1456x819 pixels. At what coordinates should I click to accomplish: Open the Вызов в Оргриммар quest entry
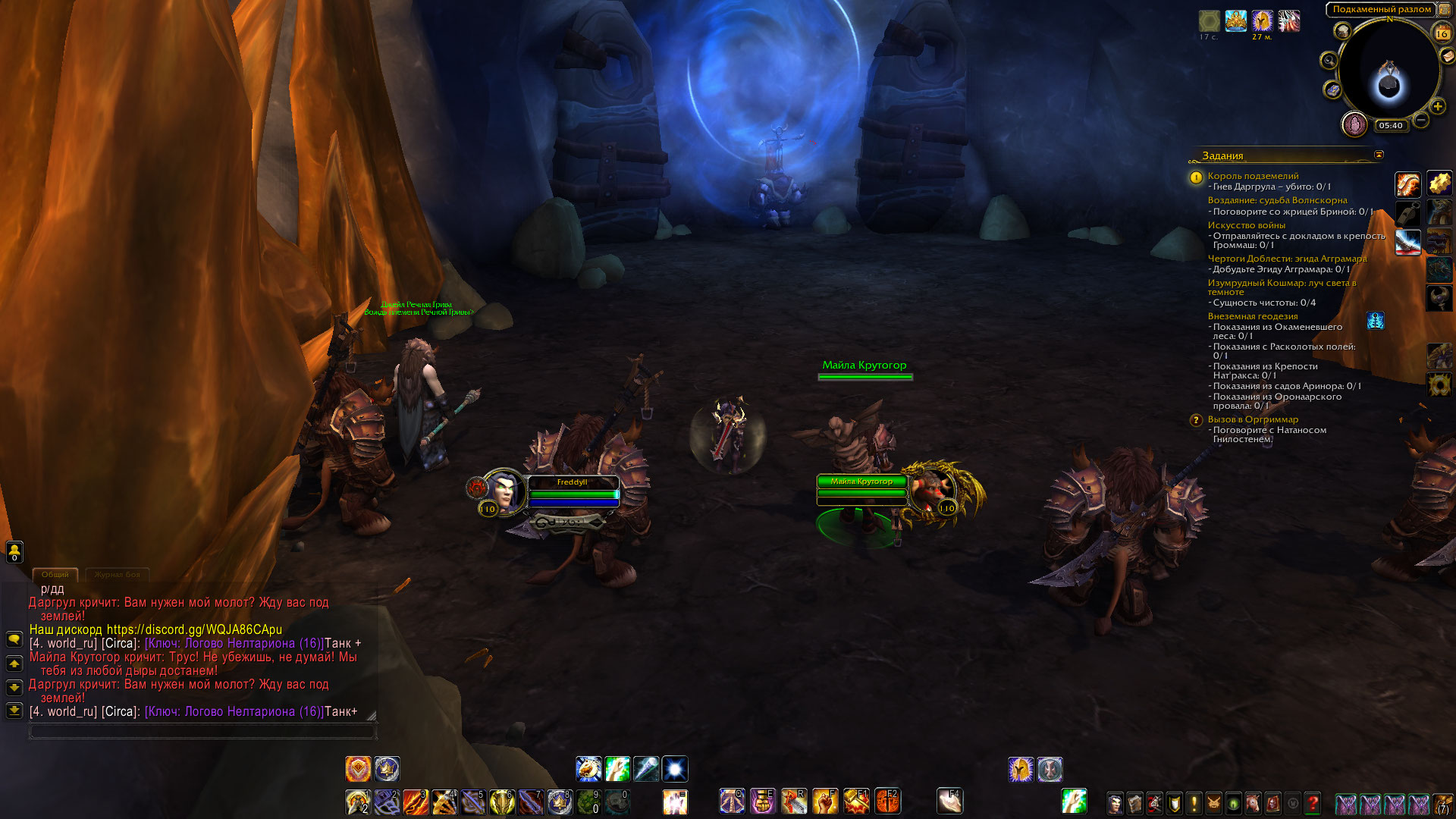(x=1253, y=419)
